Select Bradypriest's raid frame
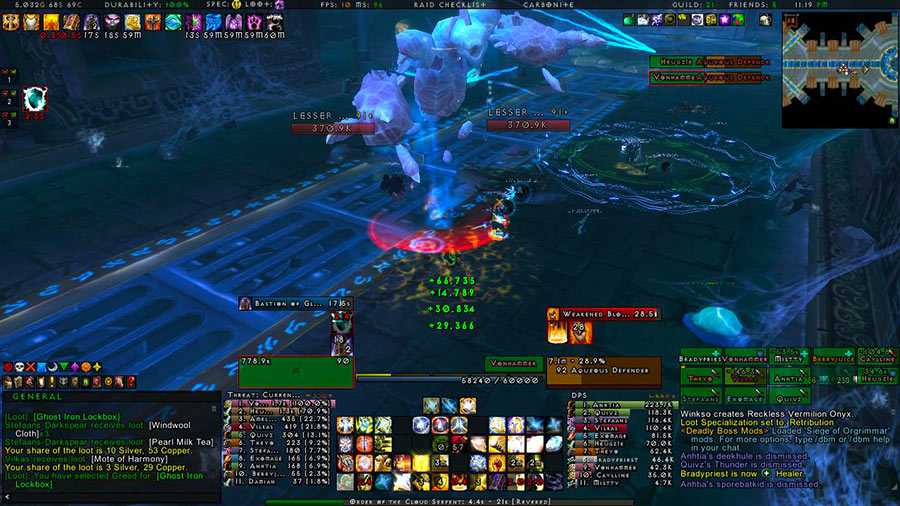The image size is (900, 506). [697, 356]
